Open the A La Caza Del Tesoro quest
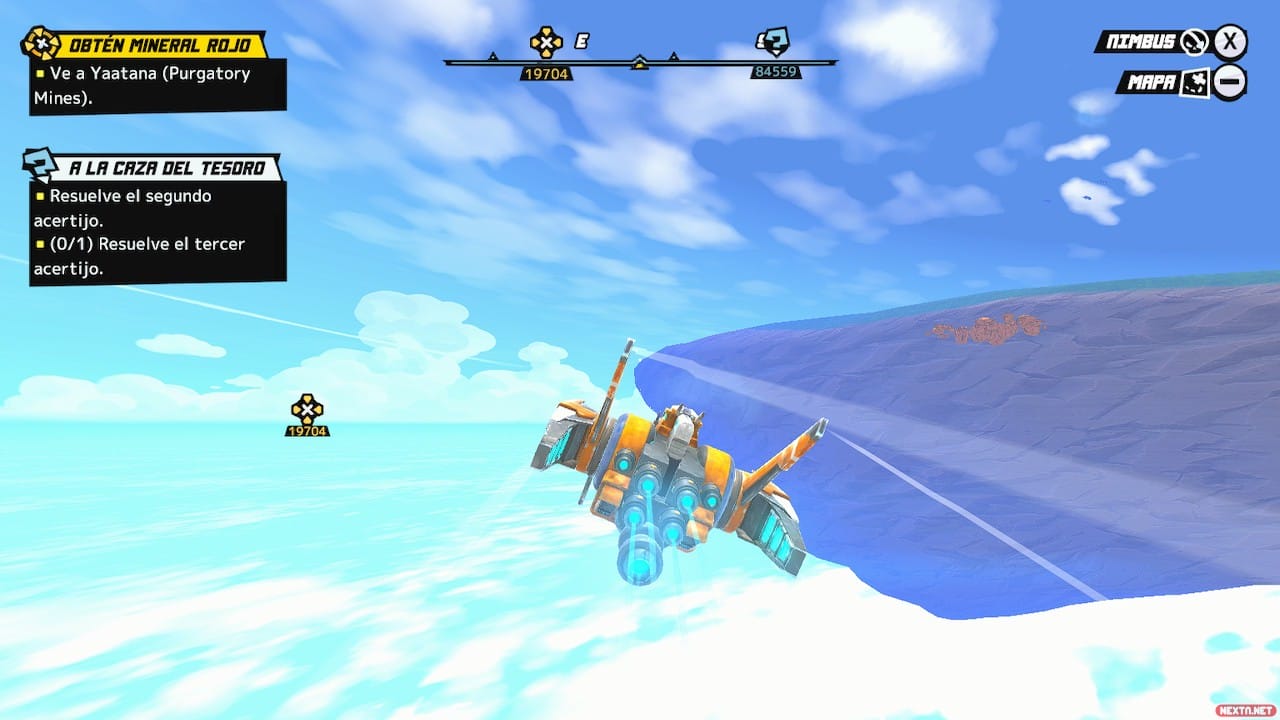 click(x=167, y=167)
